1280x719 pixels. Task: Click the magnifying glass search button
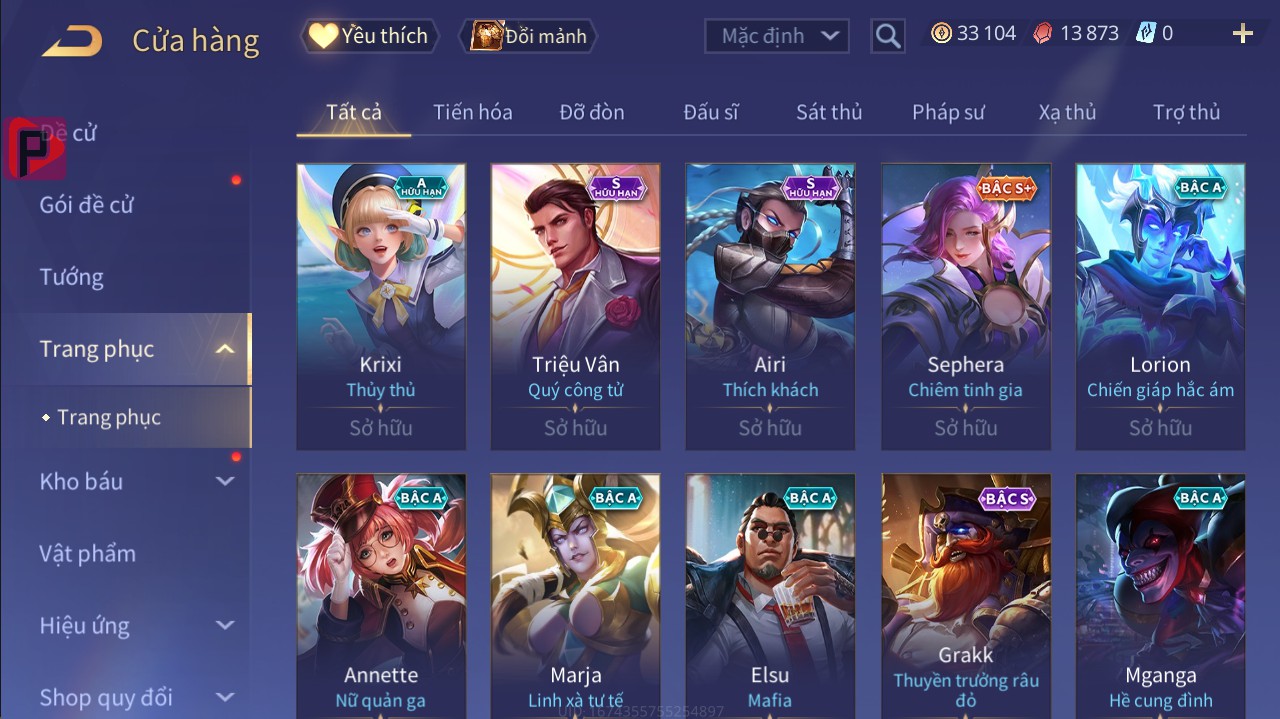pyautogui.click(x=887, y=36)
